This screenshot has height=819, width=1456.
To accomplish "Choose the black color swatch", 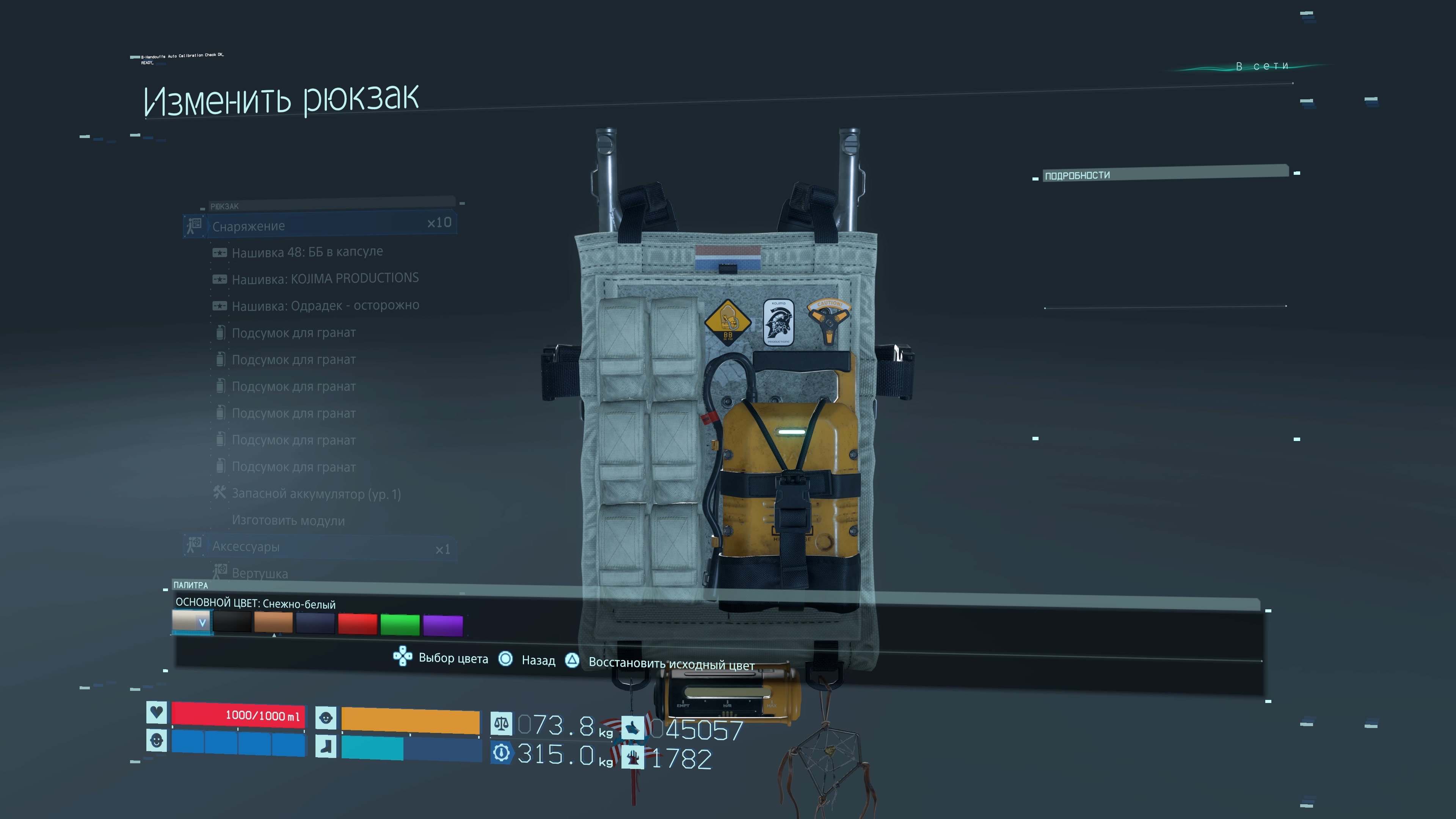I will tap(232, 622).
